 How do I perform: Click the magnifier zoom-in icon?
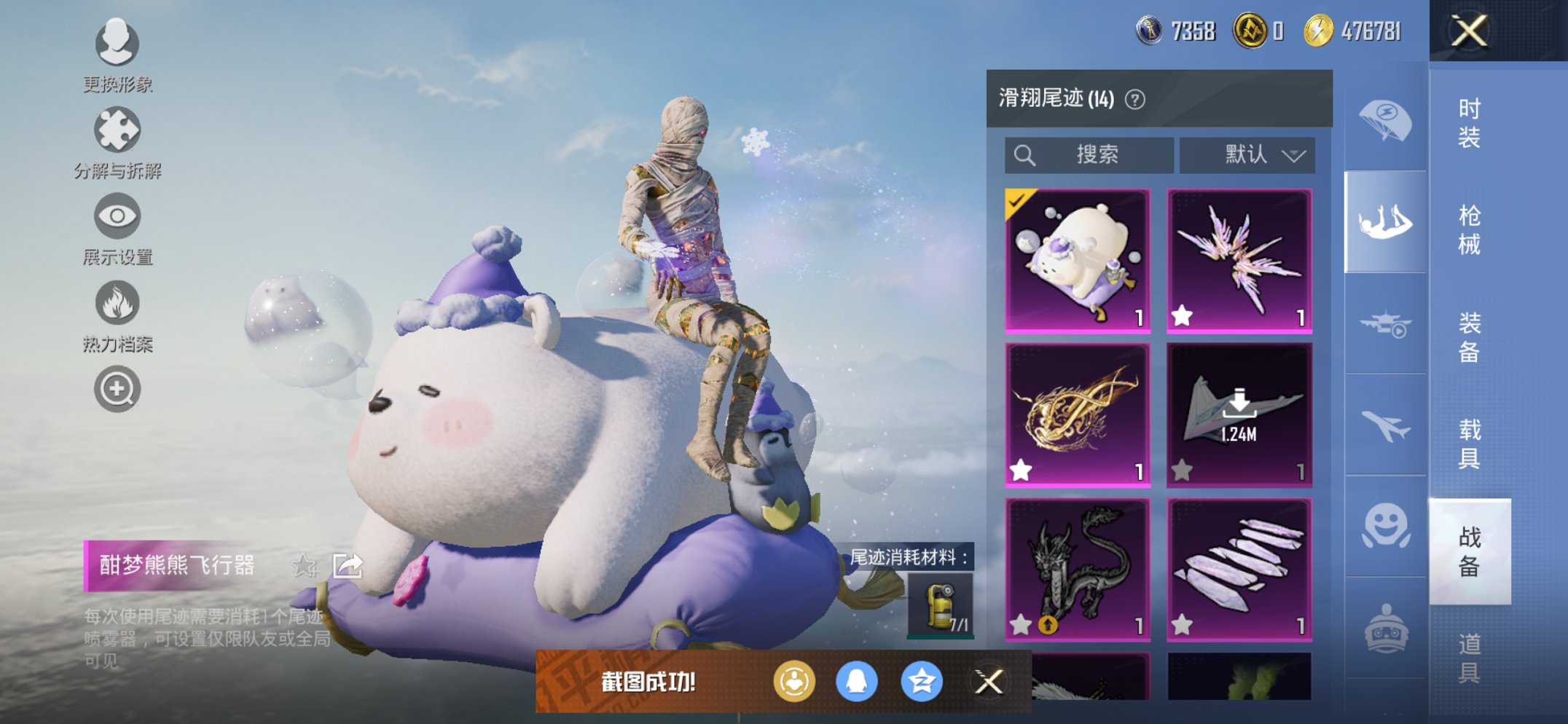click(117, 389)
